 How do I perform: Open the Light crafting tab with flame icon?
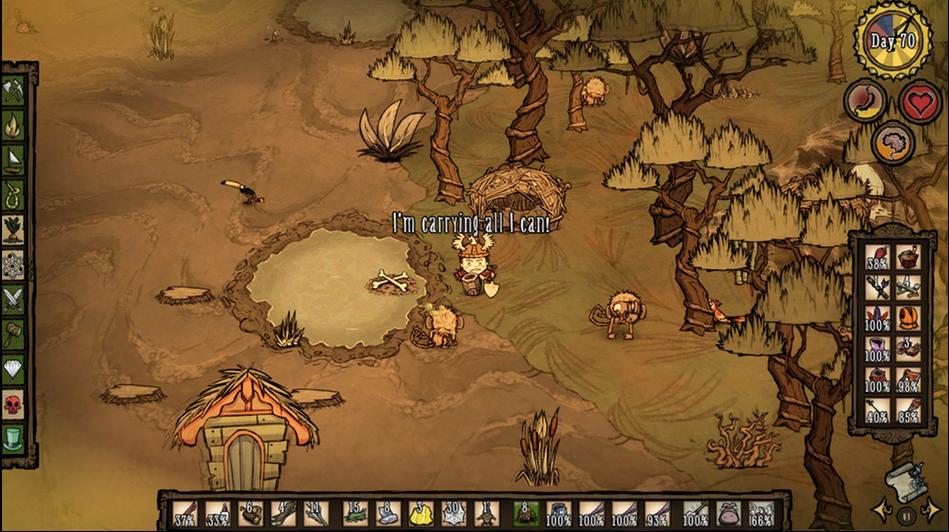13,125
